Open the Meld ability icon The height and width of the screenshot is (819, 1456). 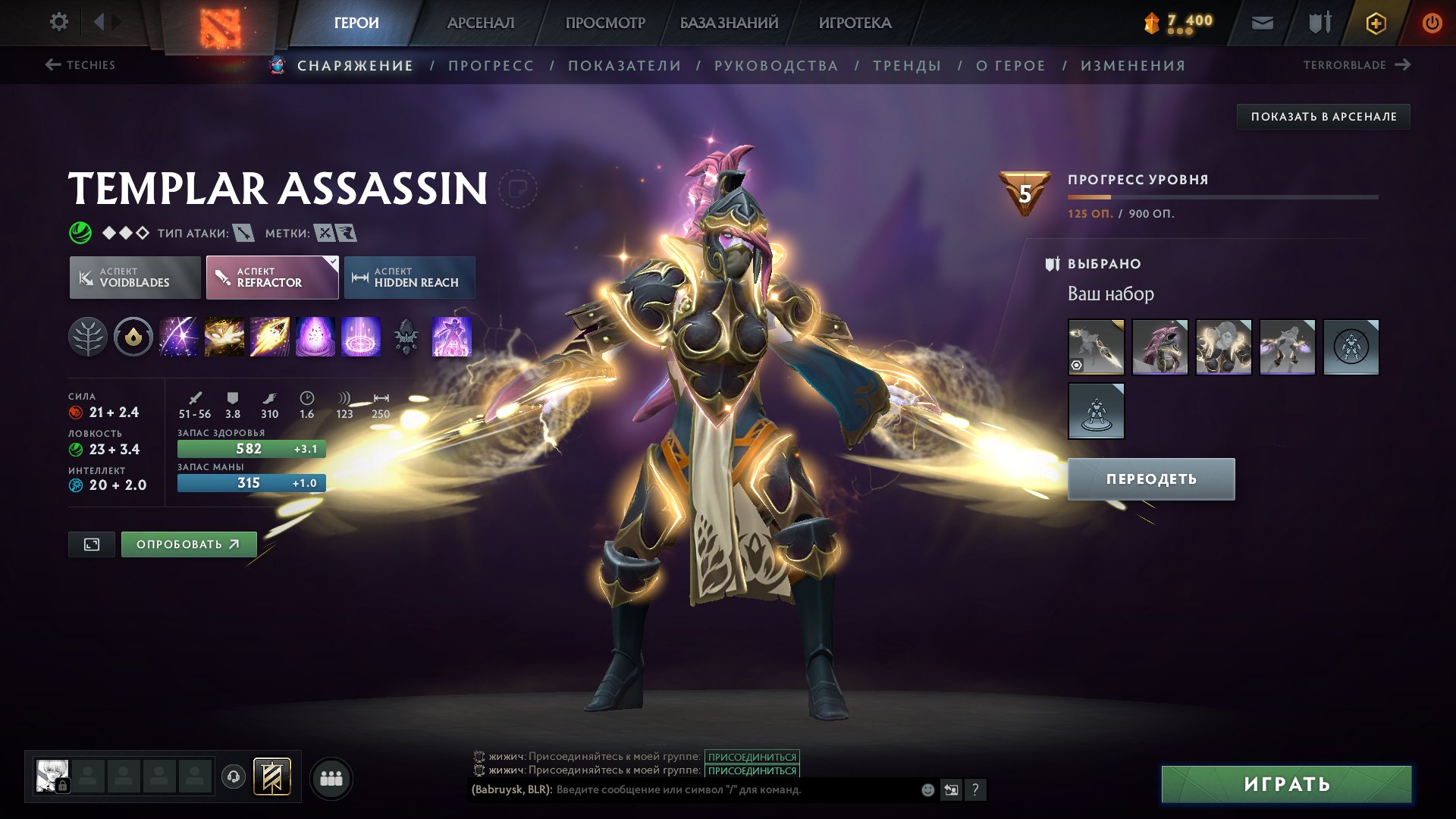pyautogui.click(x=224, y=337)
